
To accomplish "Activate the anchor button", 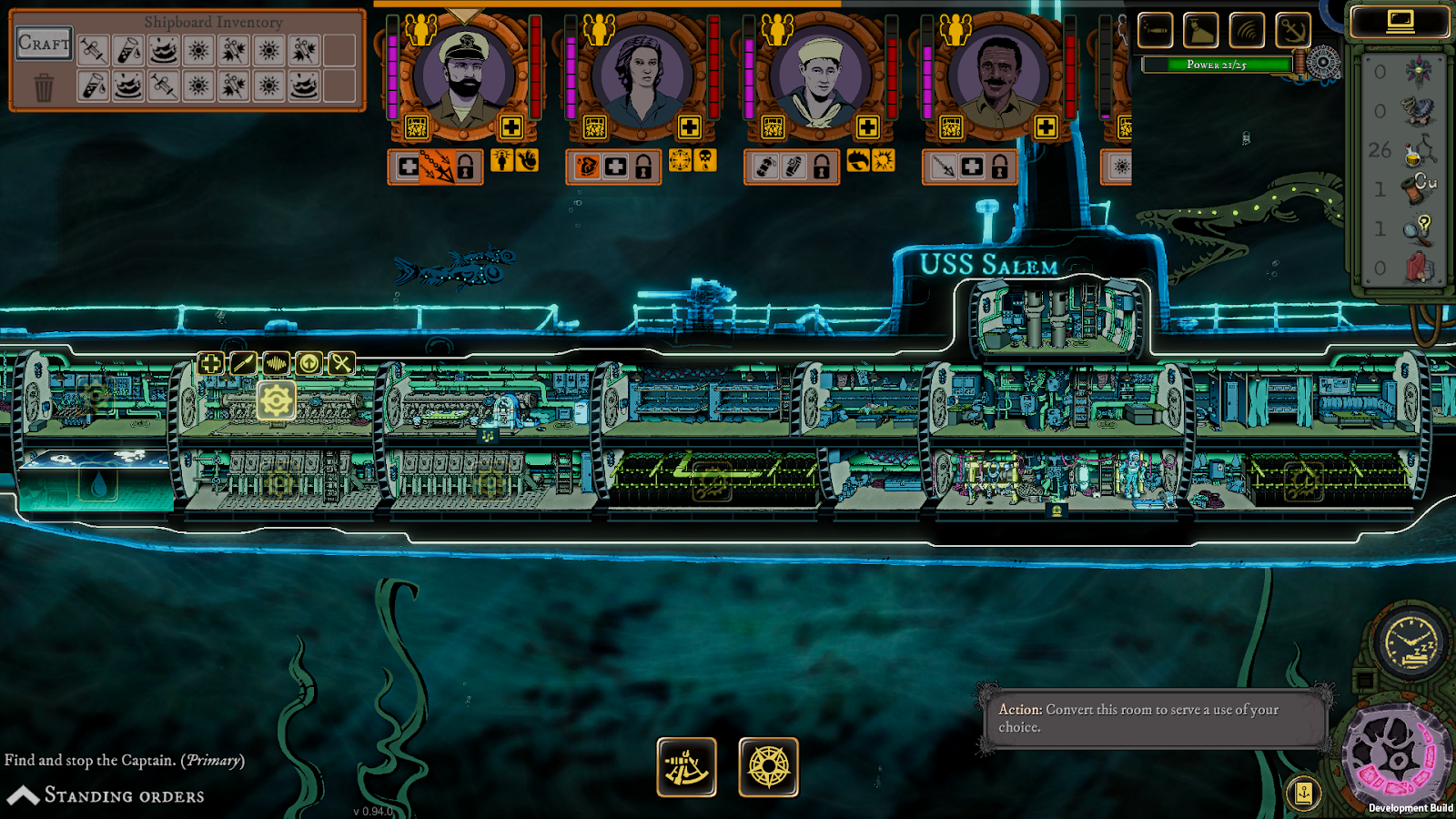I will click(1292, 30).
